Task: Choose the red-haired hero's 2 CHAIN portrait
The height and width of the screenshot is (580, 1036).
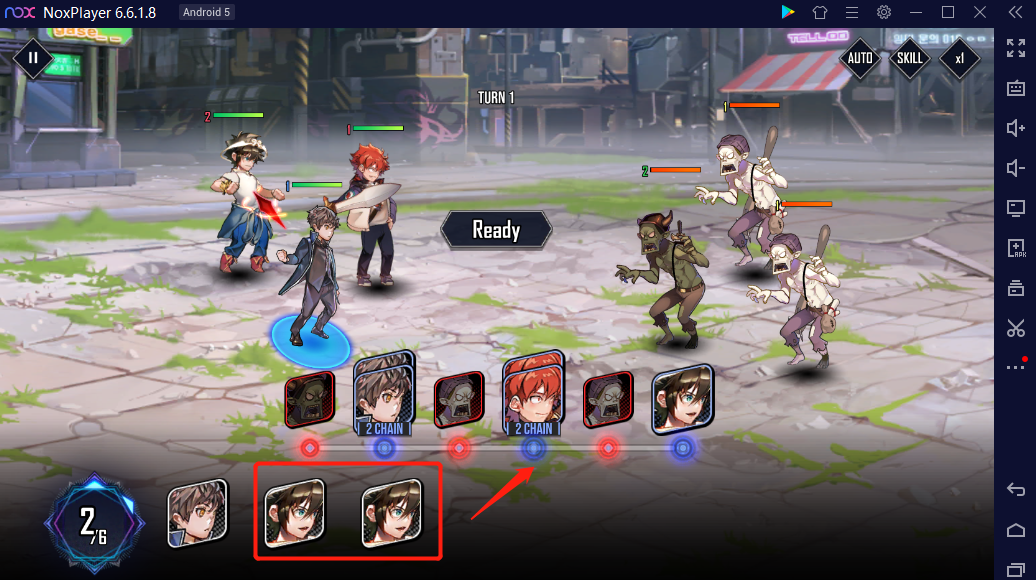Action: 533,395
